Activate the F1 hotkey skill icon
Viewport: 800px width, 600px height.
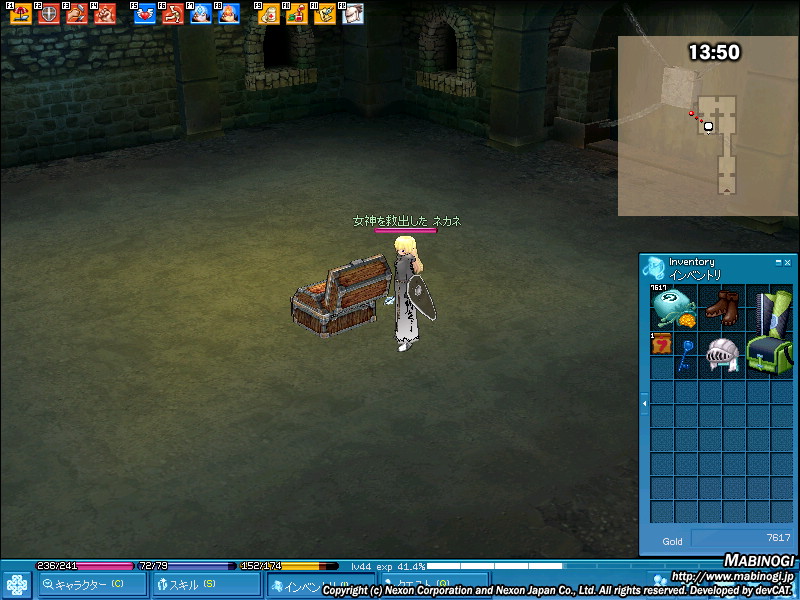click(20, 14)
